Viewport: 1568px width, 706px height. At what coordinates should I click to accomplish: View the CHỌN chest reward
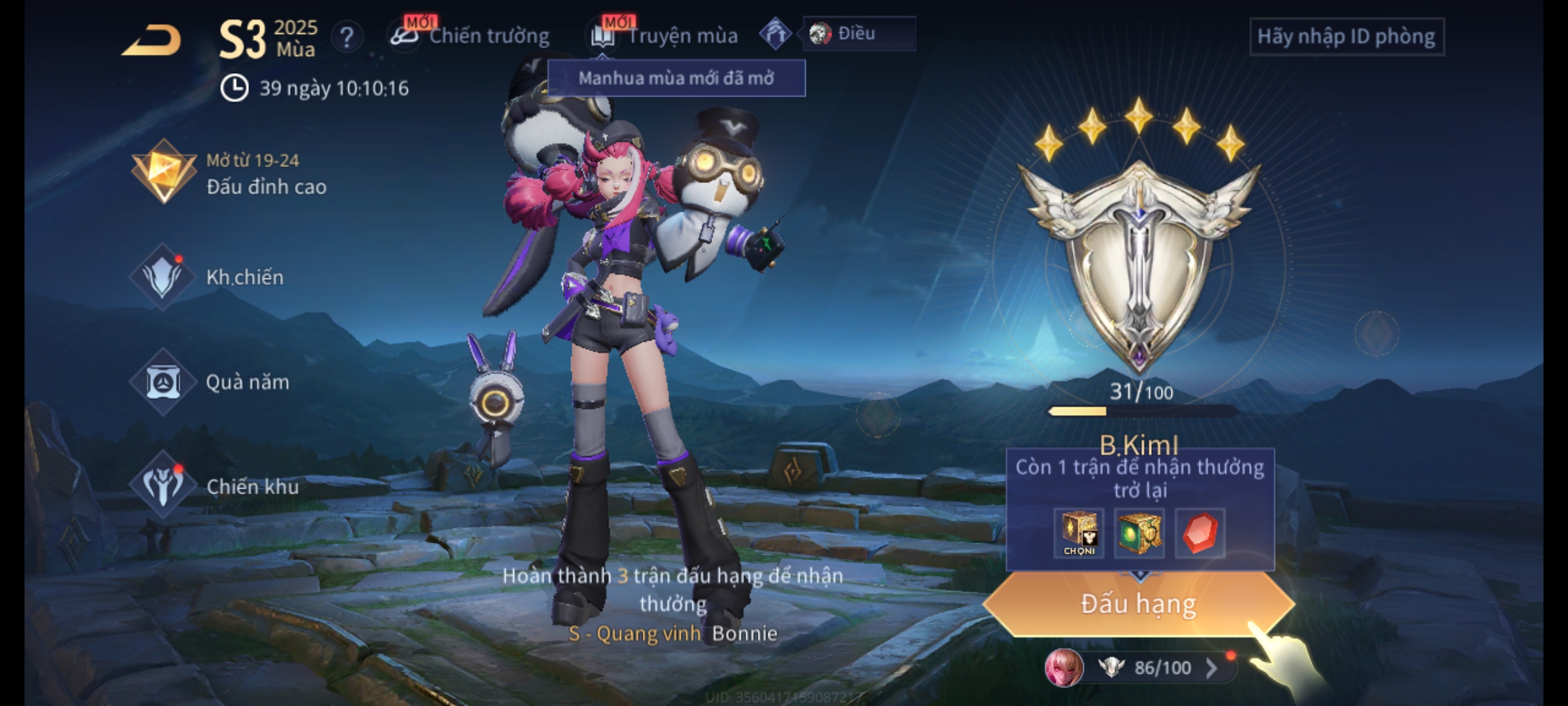[1079, 533]
